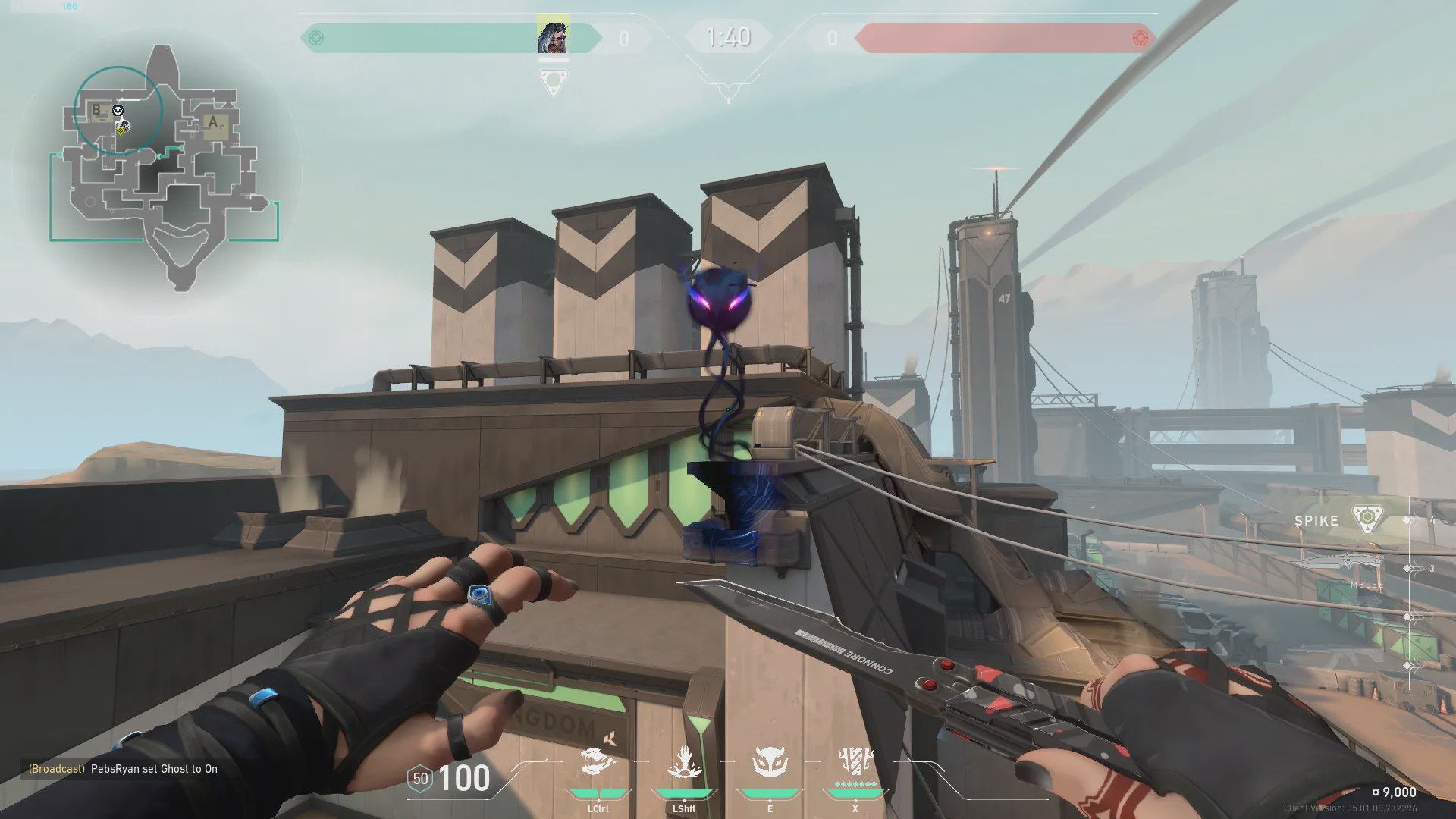Click the spike carrier icon below the portrait

554,80
